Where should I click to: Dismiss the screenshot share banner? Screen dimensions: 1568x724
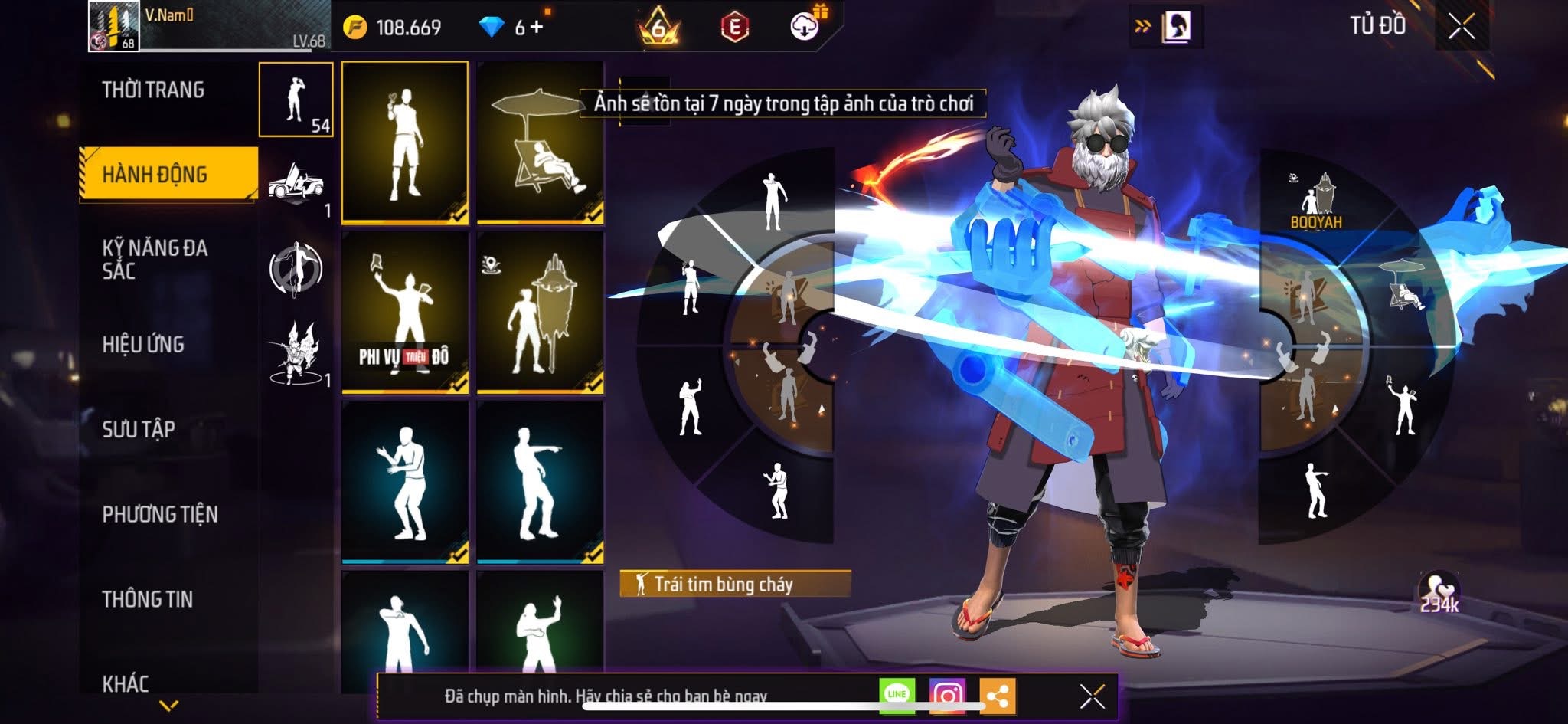coord(1092,696)
